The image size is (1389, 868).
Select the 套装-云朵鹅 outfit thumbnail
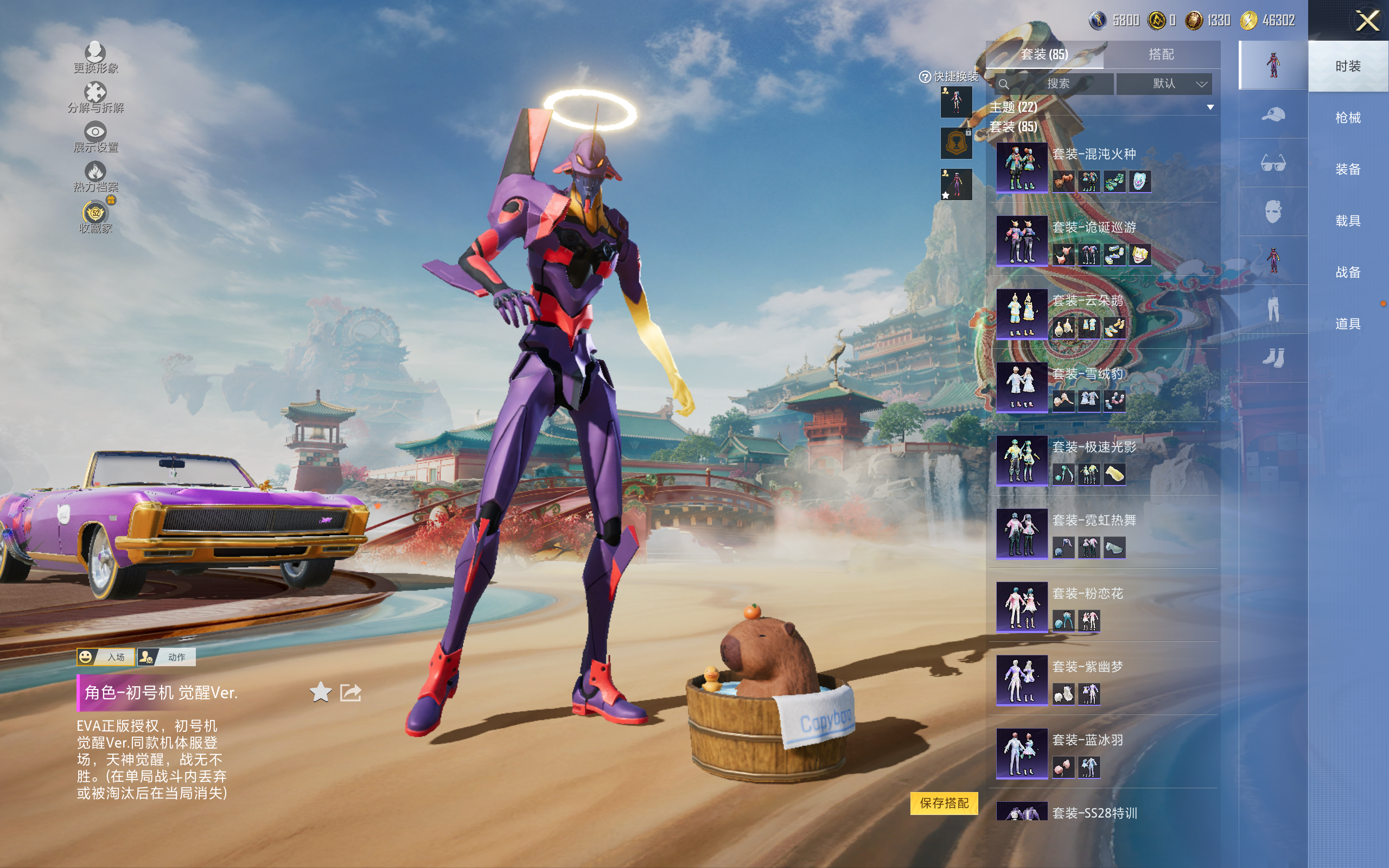point(1022,314)
